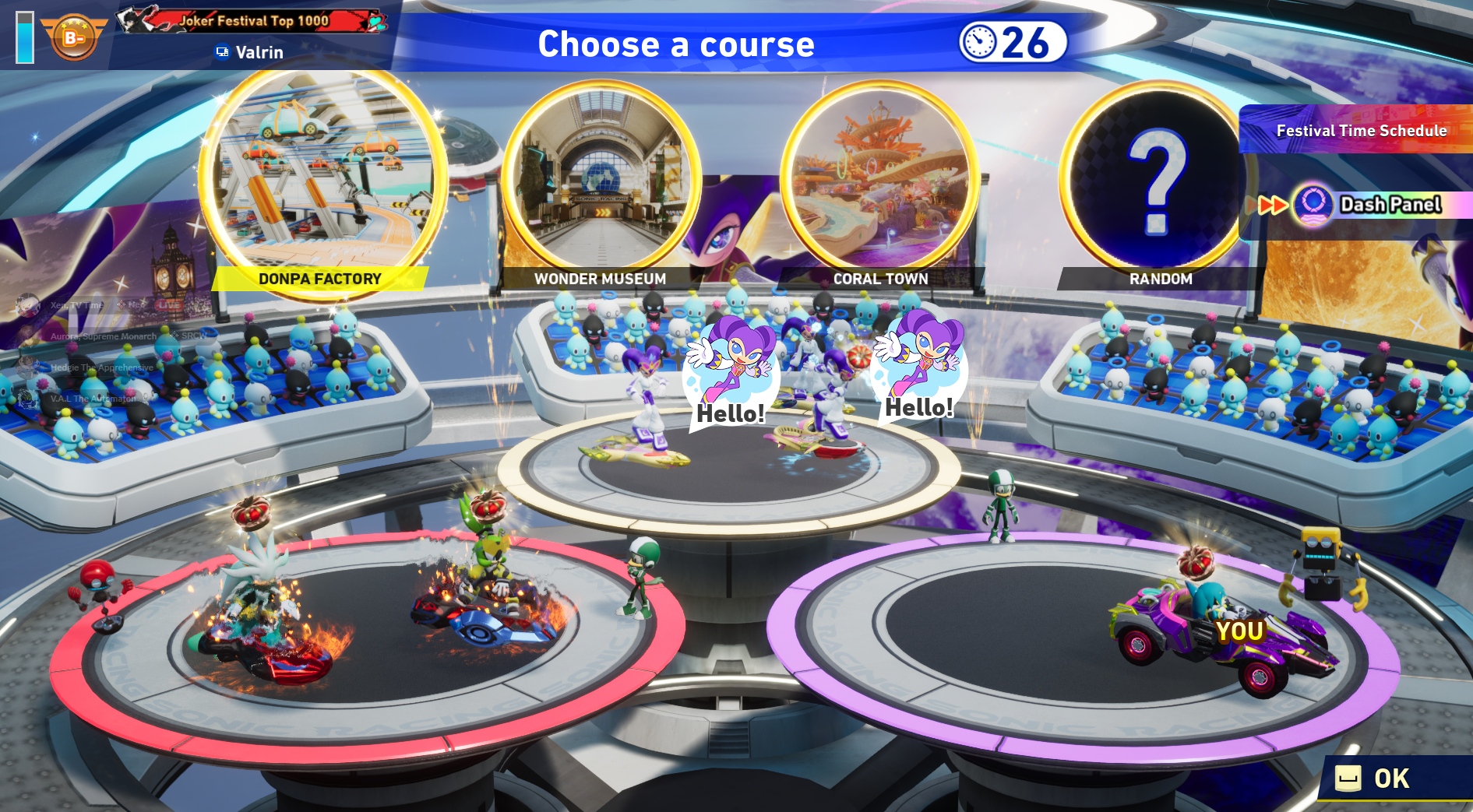Pick the Coral Town course
The width and height of the screenshot is (1473, 812).
tap(880, 181)
